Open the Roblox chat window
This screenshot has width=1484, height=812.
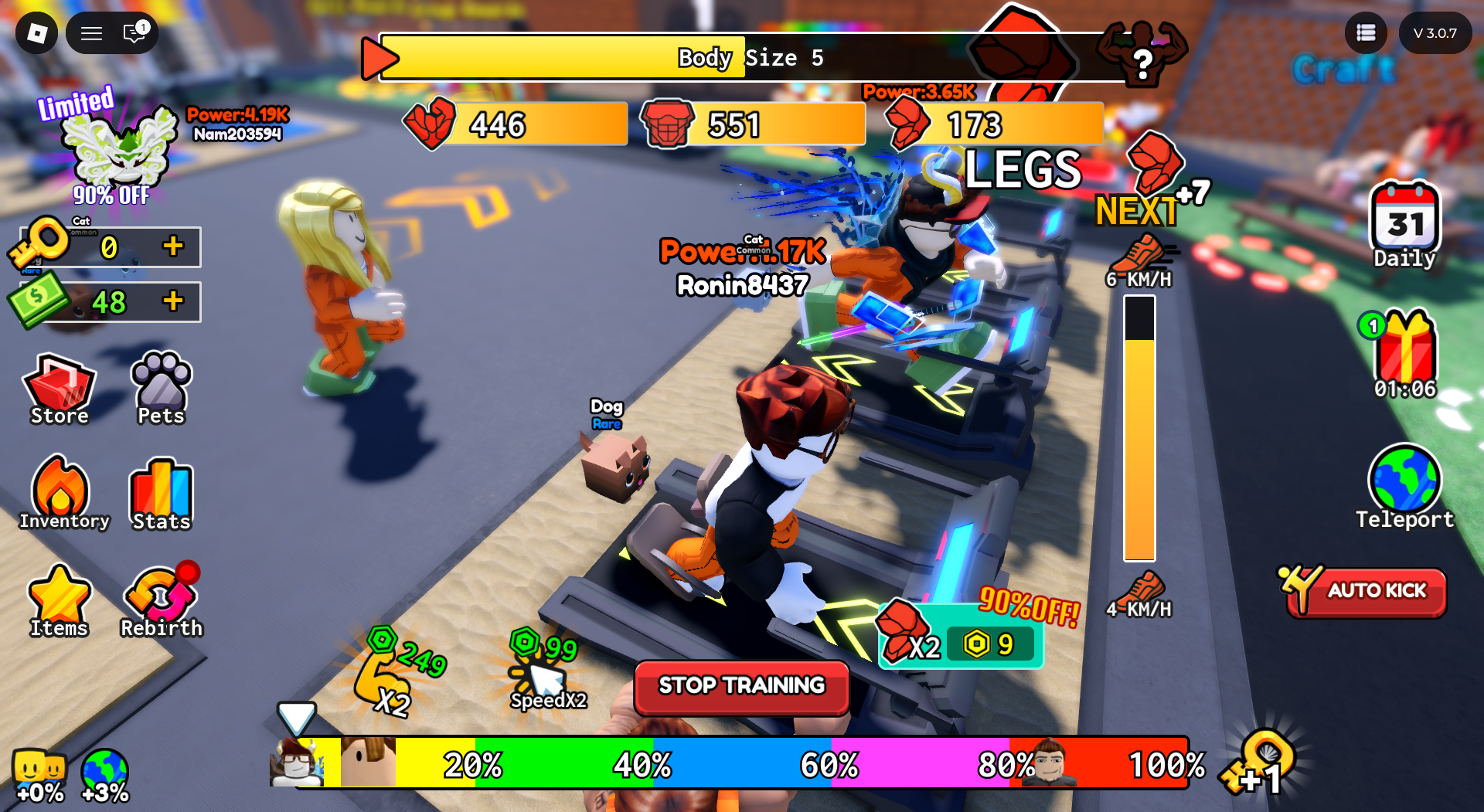point(134,33)
